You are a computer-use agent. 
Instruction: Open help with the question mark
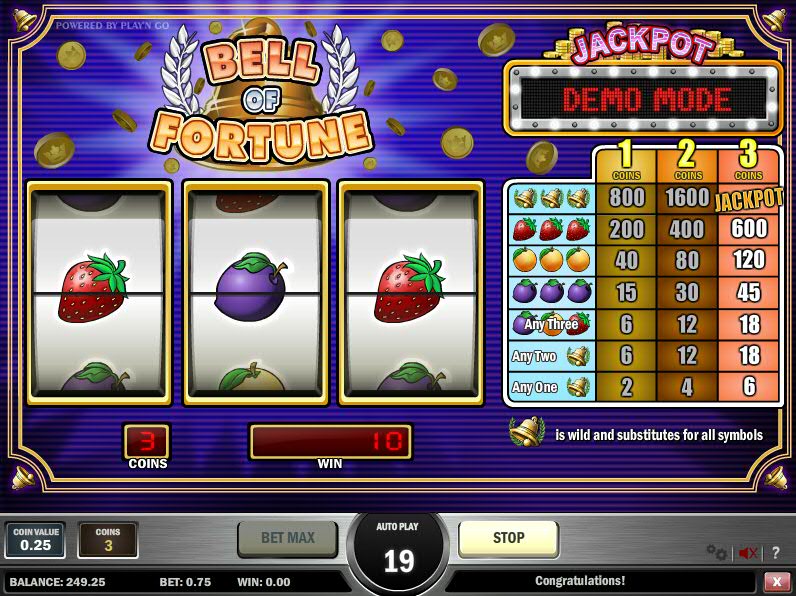pos(776,552)
